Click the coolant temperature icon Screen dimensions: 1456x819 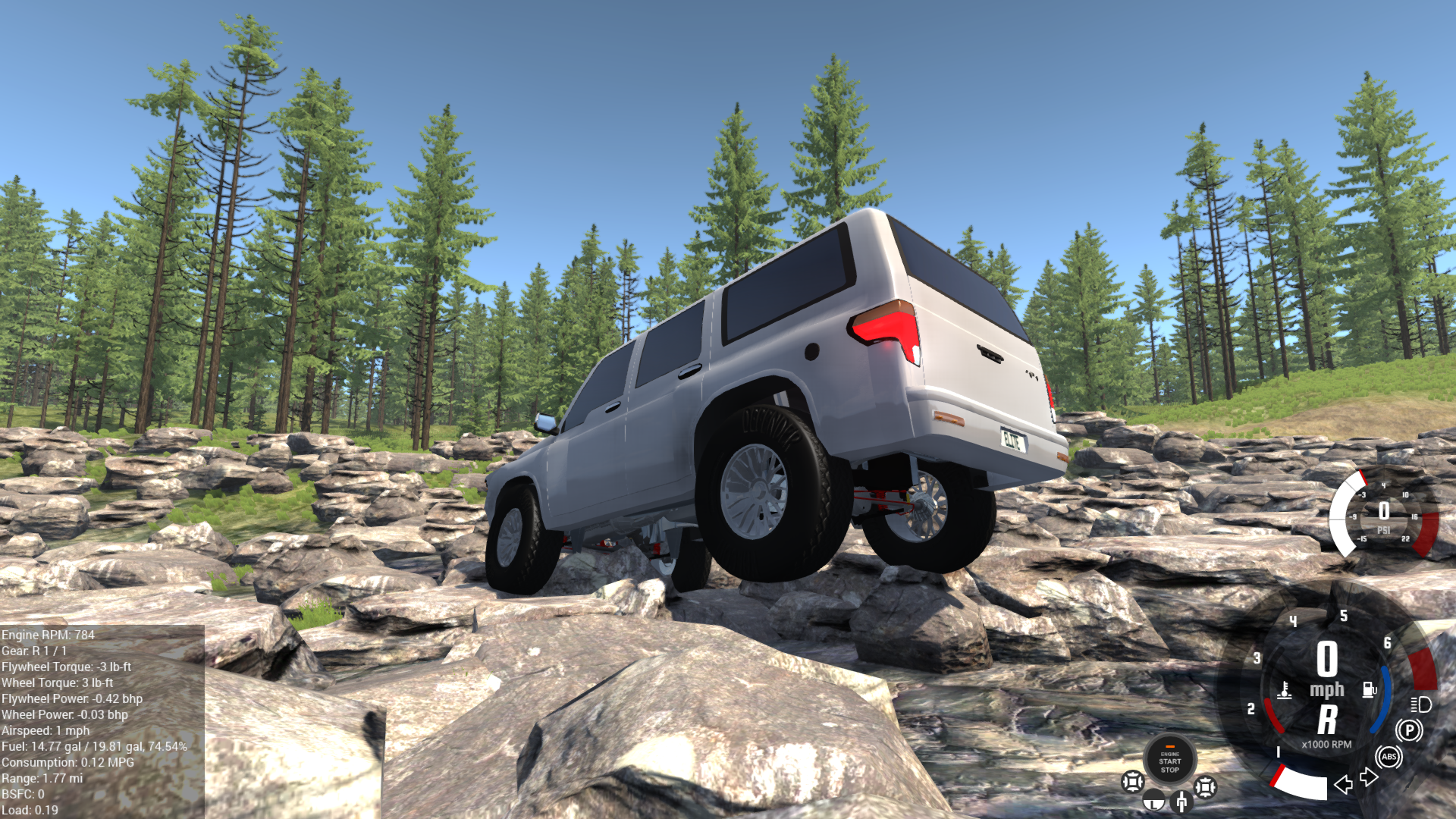coord(1285,691)
